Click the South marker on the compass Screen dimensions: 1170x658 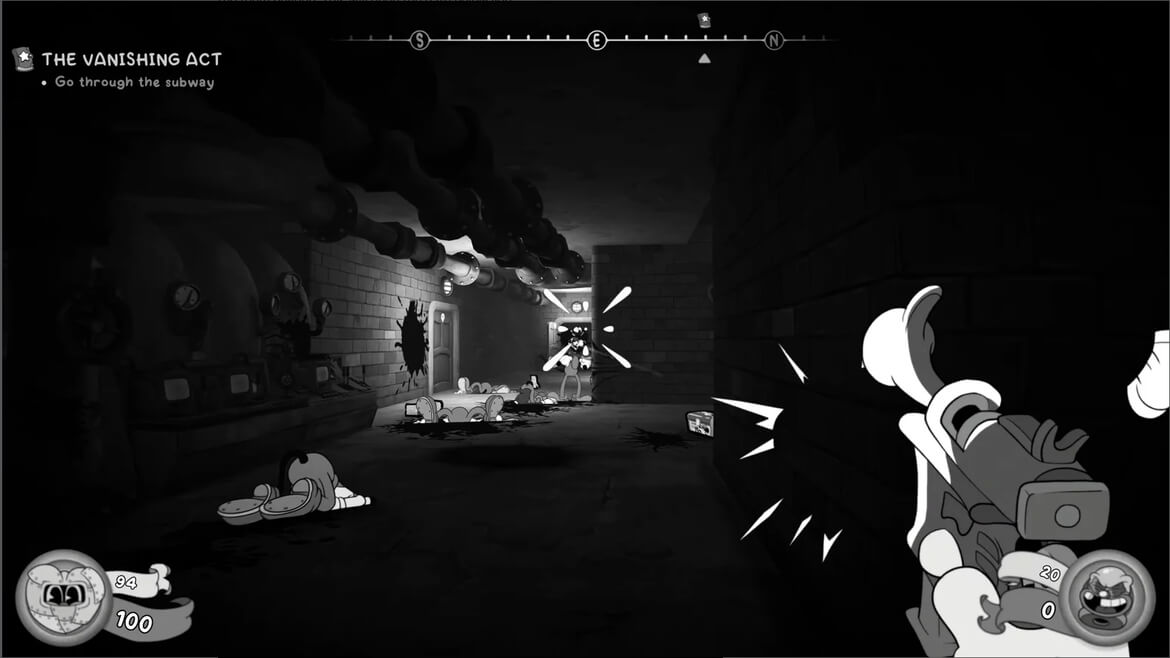[x=420, y=40]
